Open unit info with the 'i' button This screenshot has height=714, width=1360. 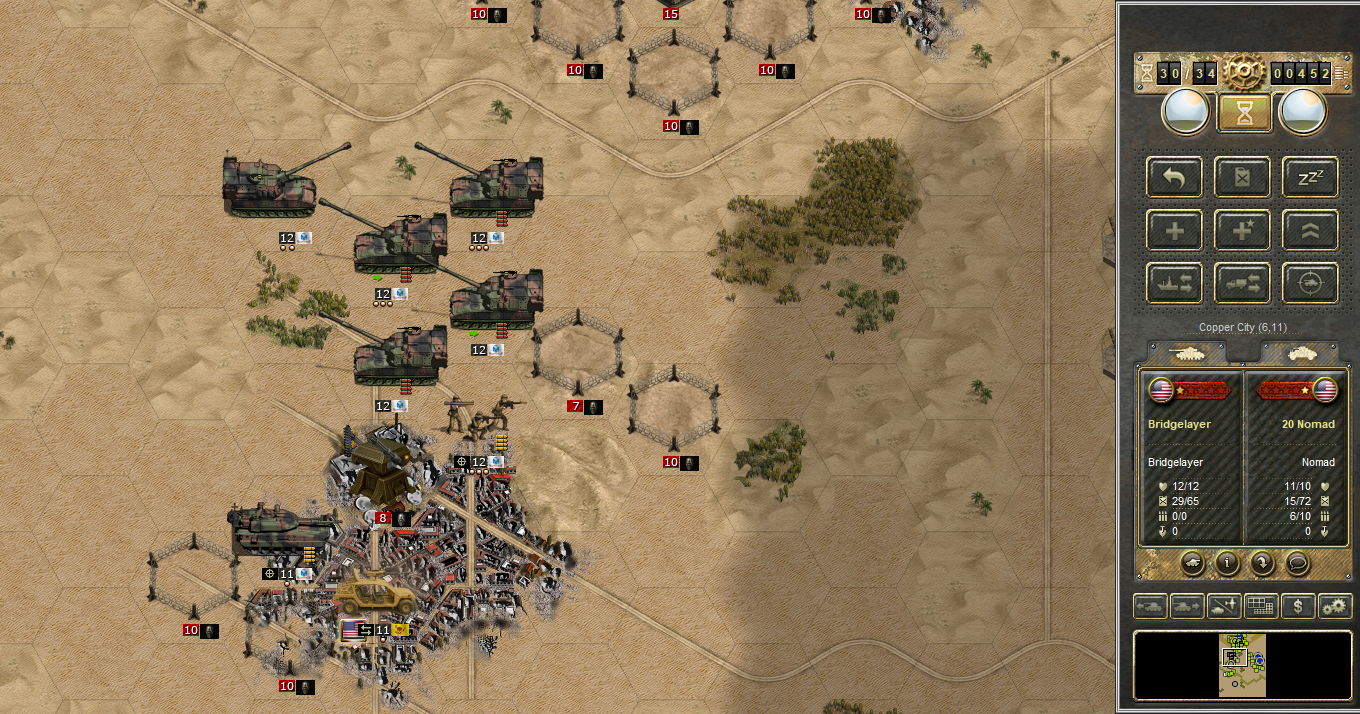[1227, 562]
